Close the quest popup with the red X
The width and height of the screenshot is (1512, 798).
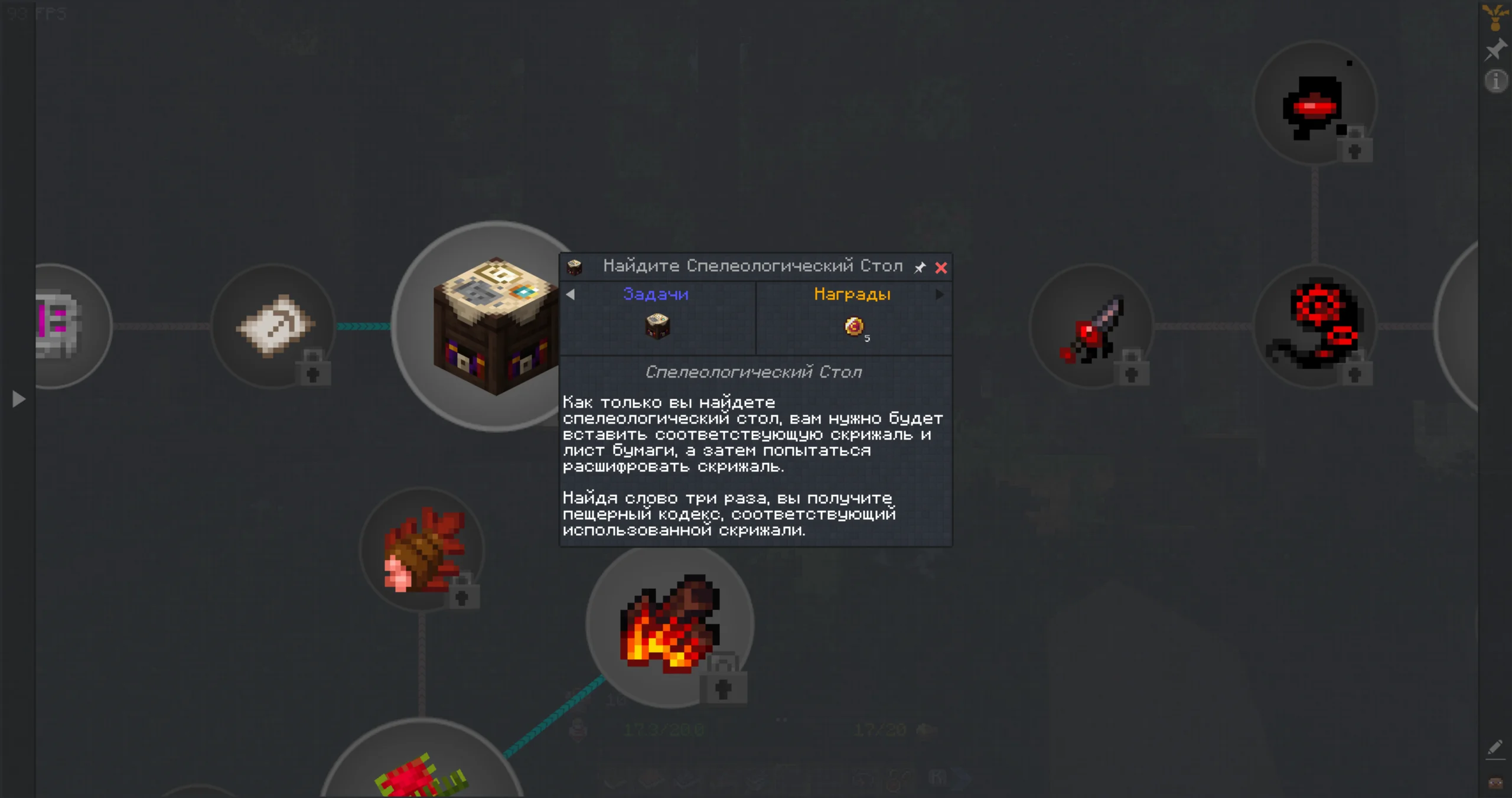[x=941, y=268]
